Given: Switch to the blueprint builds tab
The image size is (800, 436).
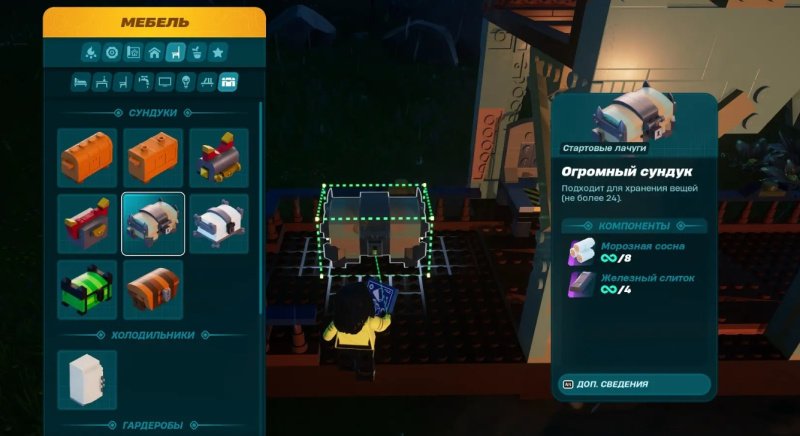Looking at the screenshot, I should pyautogui.click(x=133, y=52).
